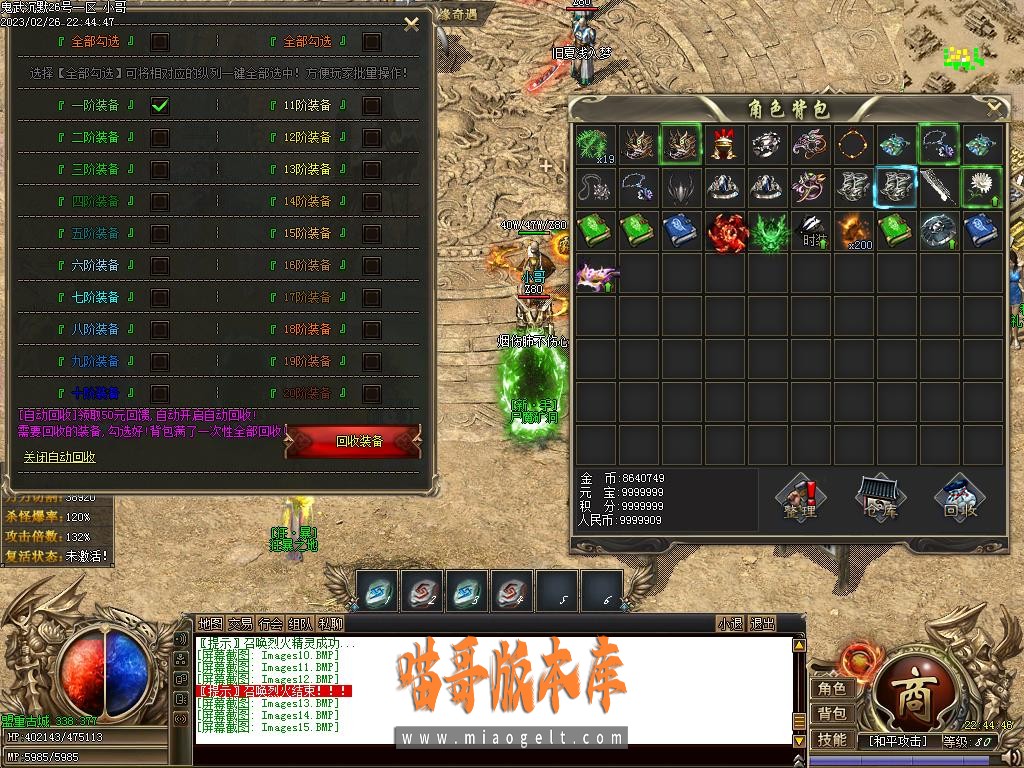Sort the bag with the 整理 button
This screenshot has width=1024, height=768.
point(800,498)
